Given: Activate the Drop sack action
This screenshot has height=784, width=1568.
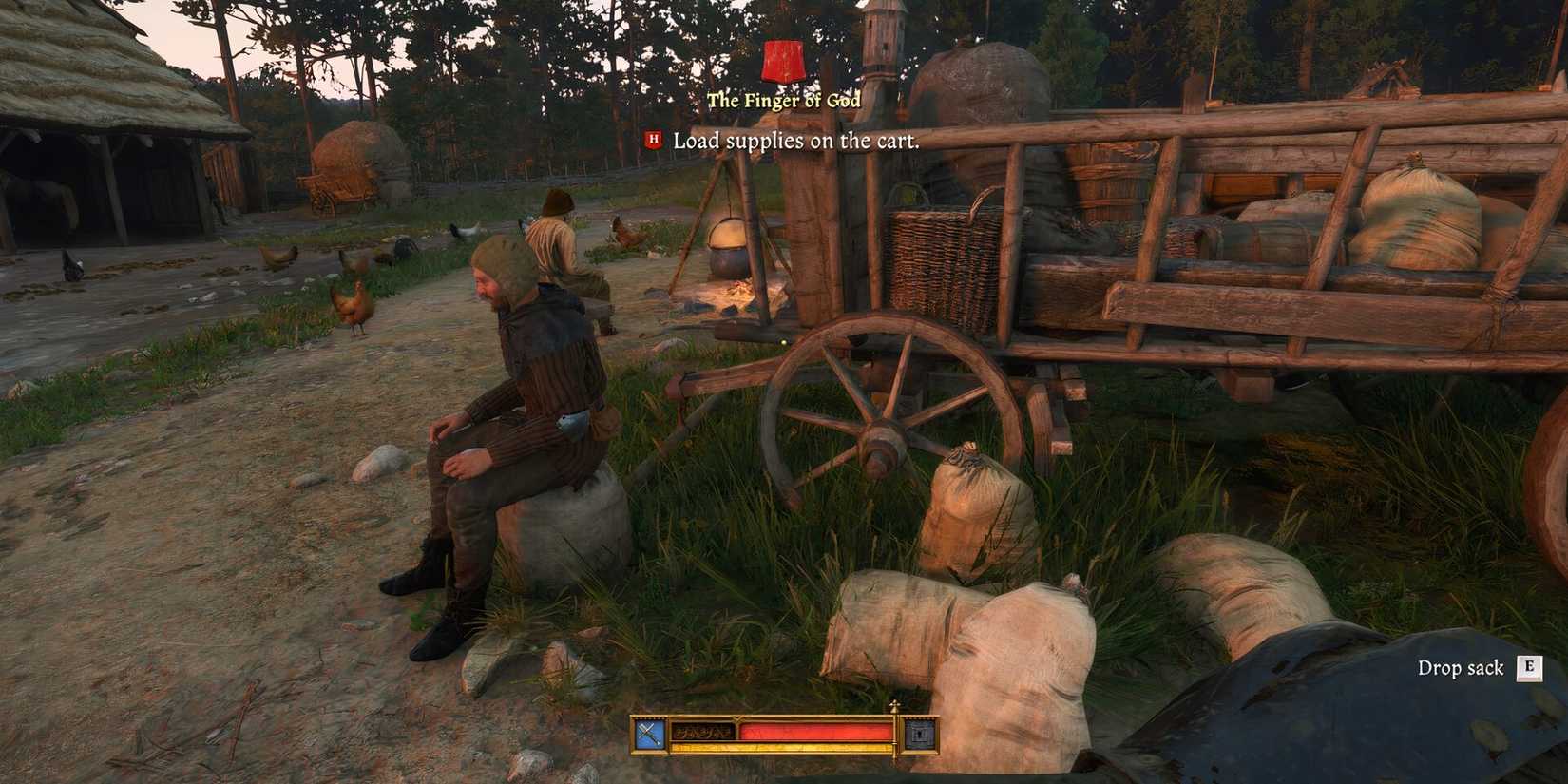Looking at the screenshot, I should [1463, 668].
